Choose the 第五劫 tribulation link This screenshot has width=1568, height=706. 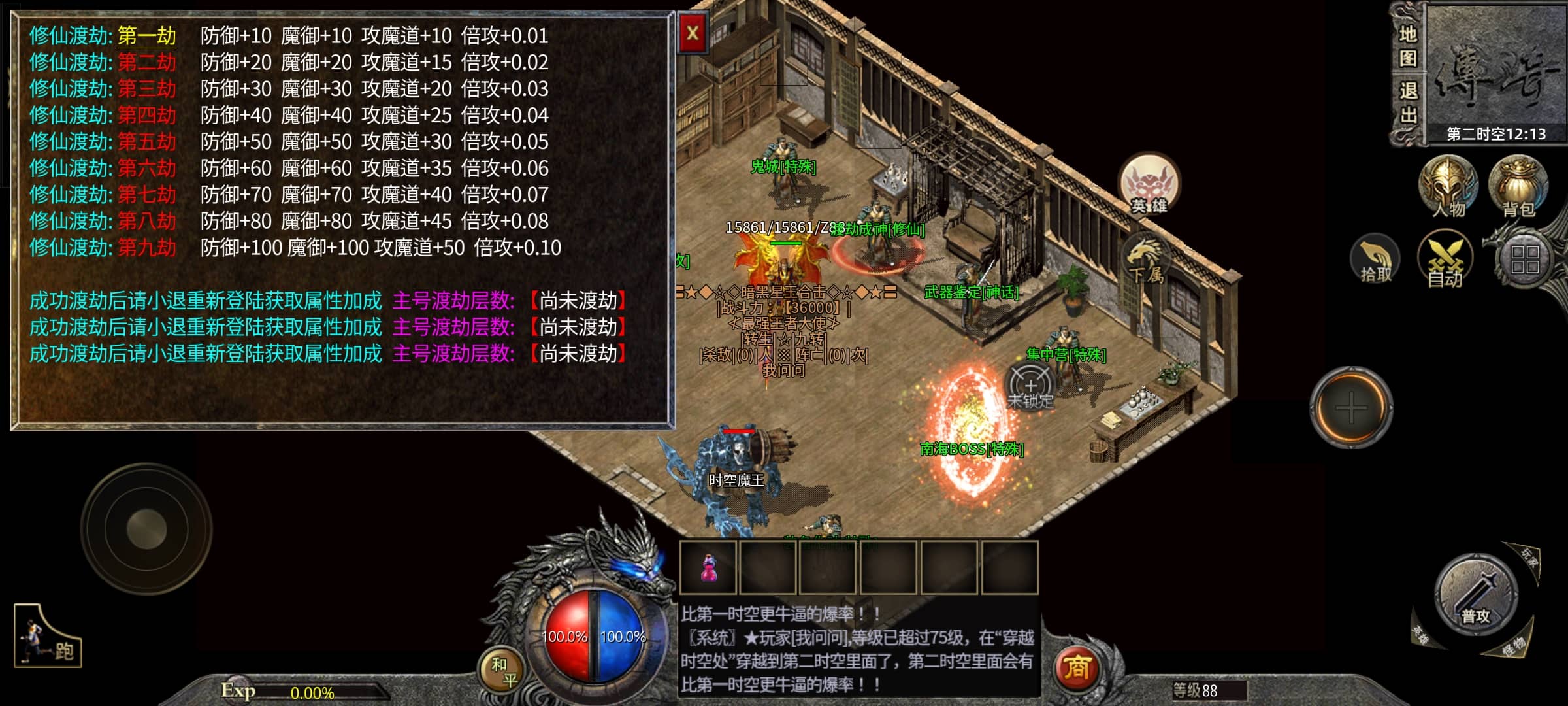[147, 142]
